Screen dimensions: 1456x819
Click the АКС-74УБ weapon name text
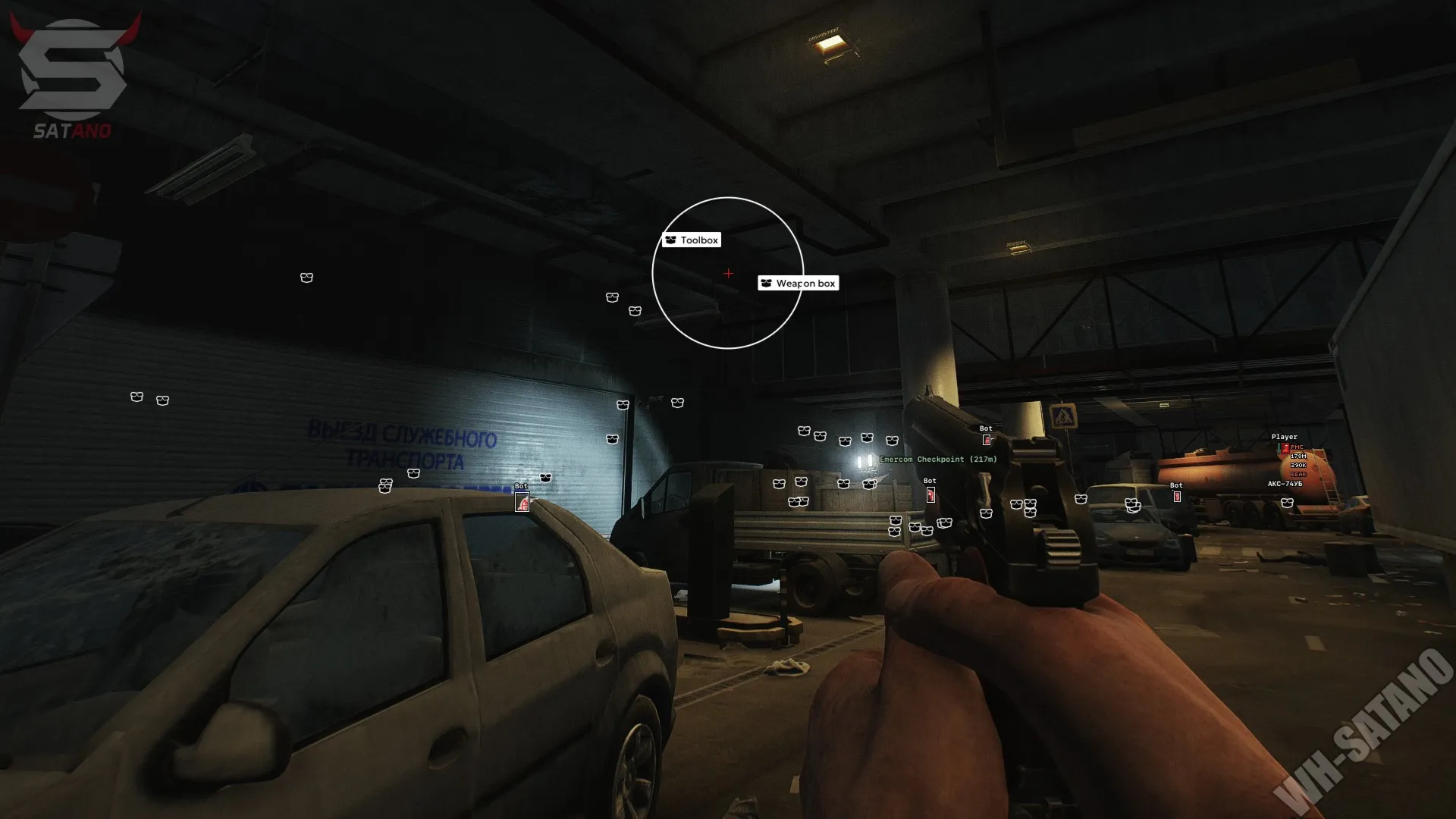pos(1285,483)
